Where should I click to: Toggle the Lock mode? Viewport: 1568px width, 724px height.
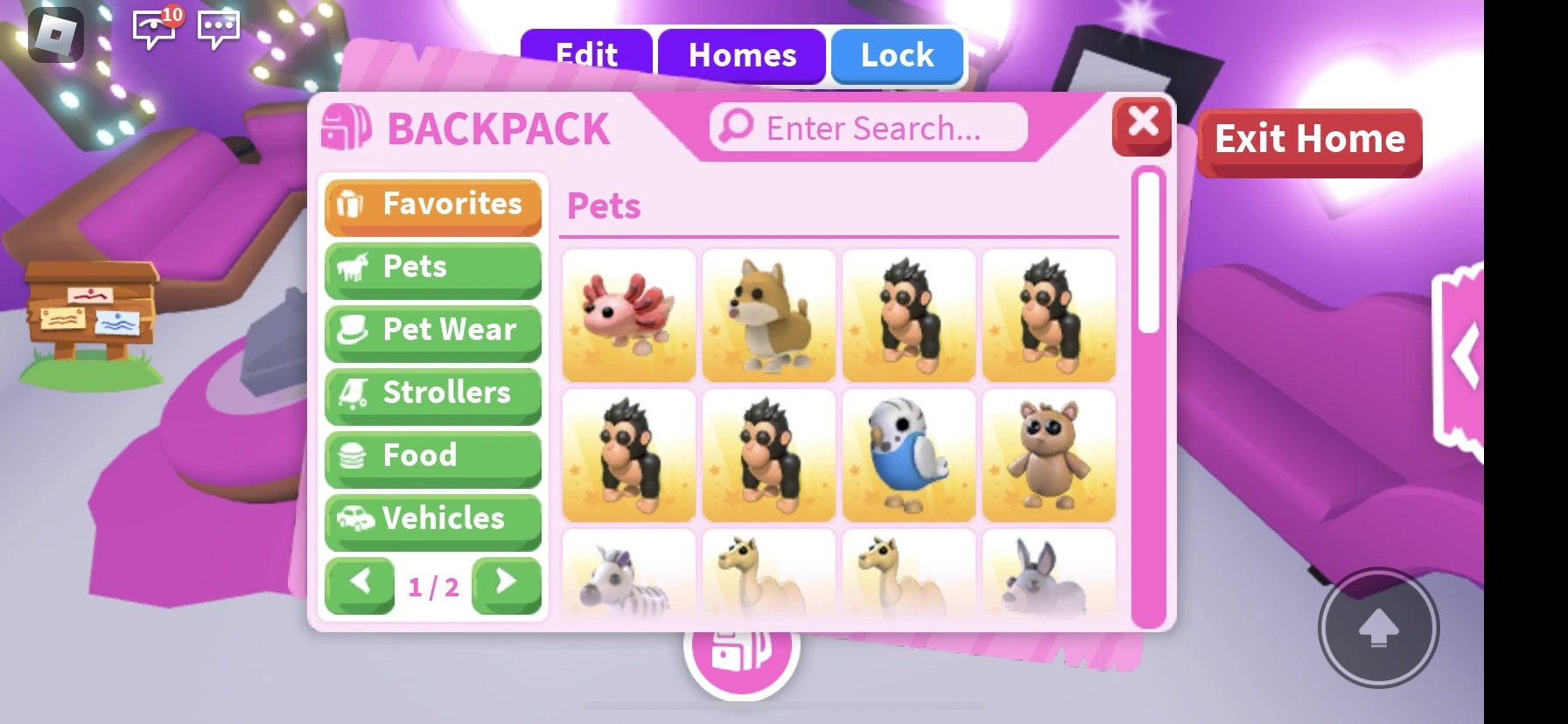point(897,56)
